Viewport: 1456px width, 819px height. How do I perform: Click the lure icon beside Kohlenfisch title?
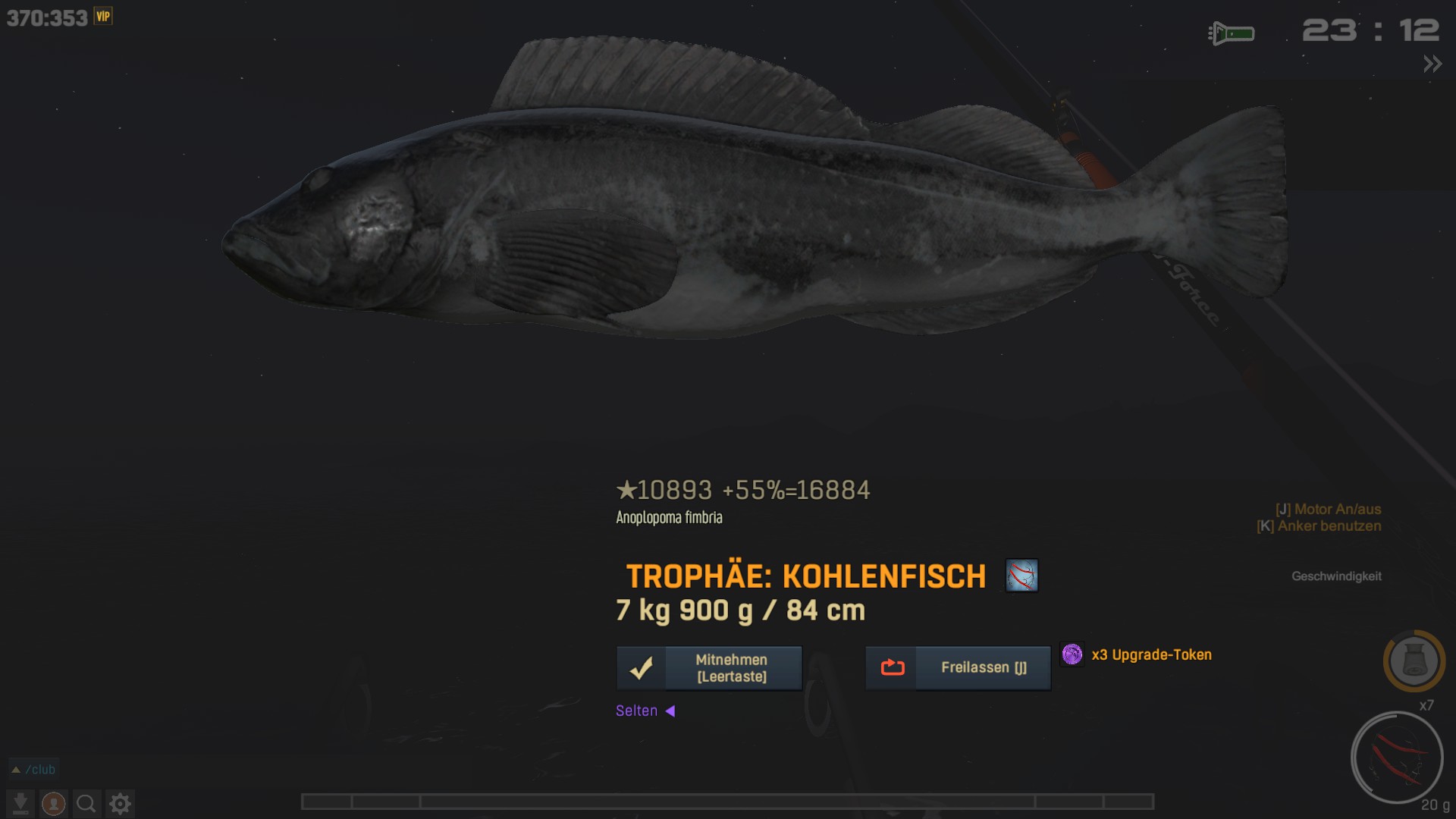point(1021,576)
